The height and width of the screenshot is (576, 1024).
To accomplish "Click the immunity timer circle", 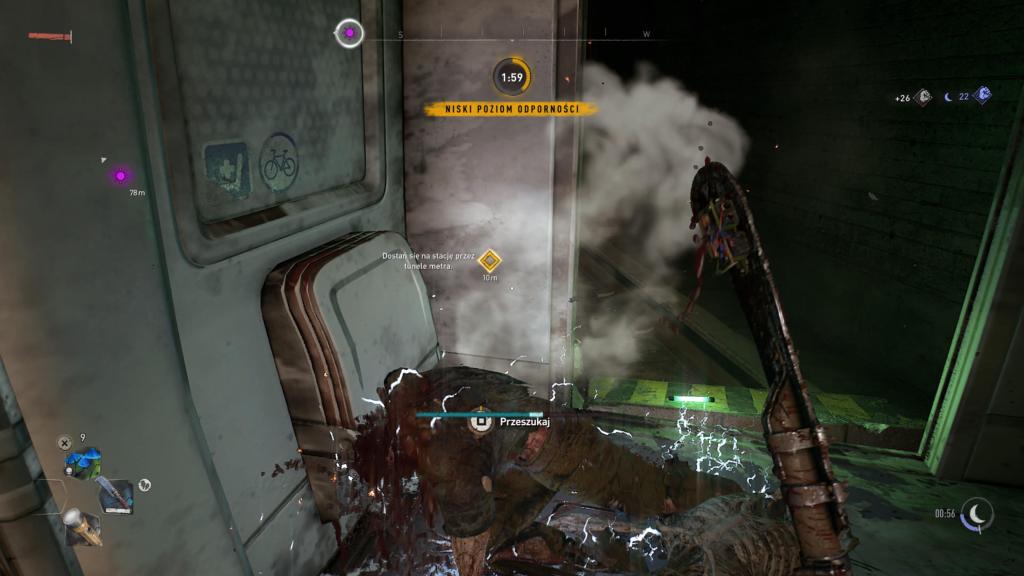I will click(x=511, y=77).
